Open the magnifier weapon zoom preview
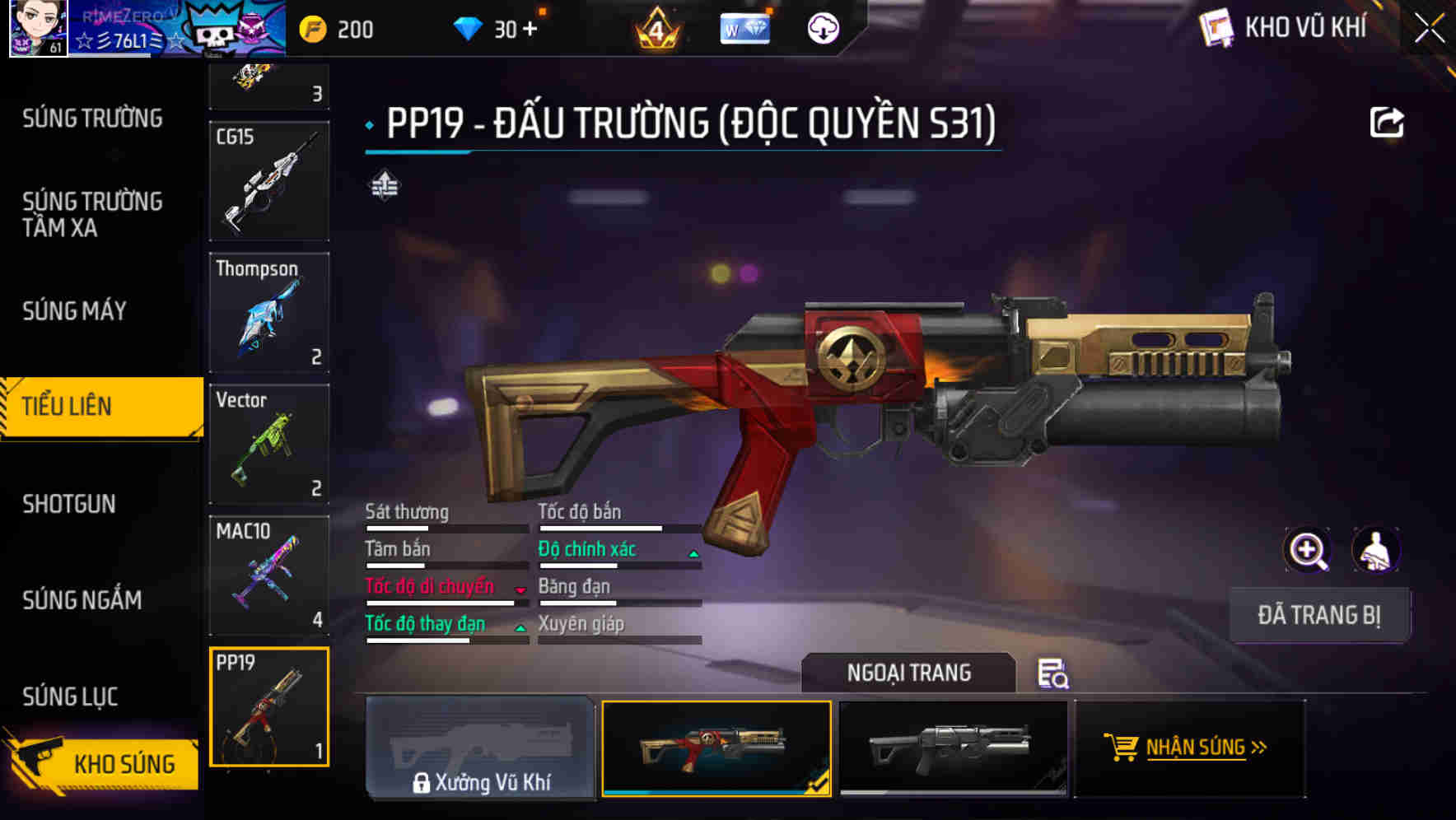Image resolution: width=1456 pixels, height=820 pixels. (1305, 550)
